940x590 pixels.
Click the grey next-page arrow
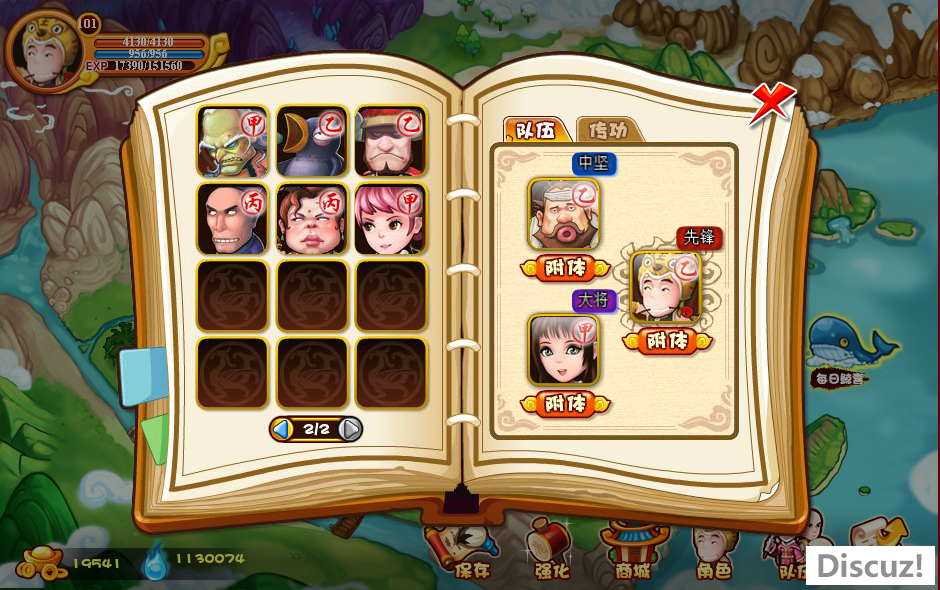point(350,429)
